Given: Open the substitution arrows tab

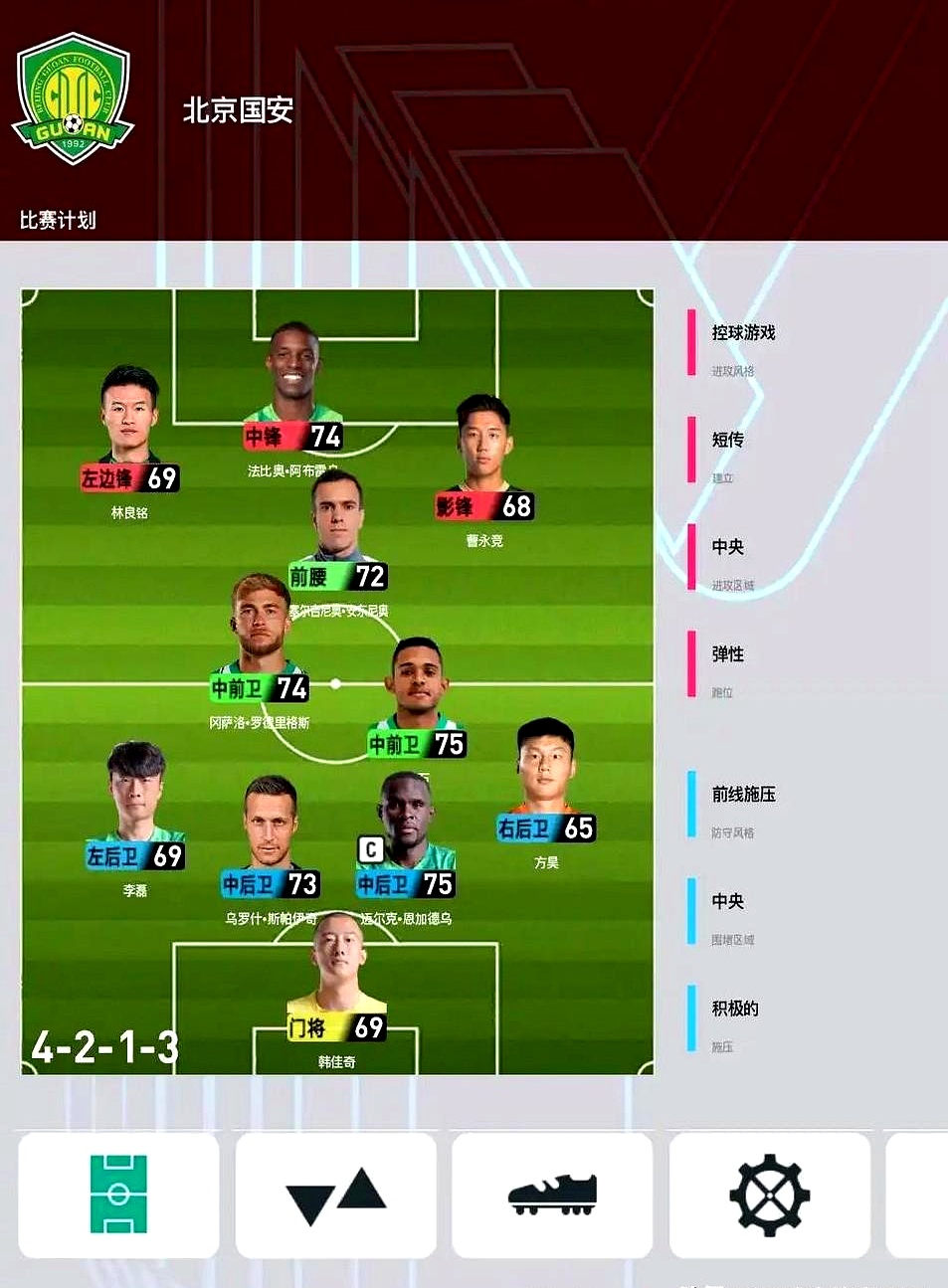Looking at the screenshot, I should (335, 1195).
